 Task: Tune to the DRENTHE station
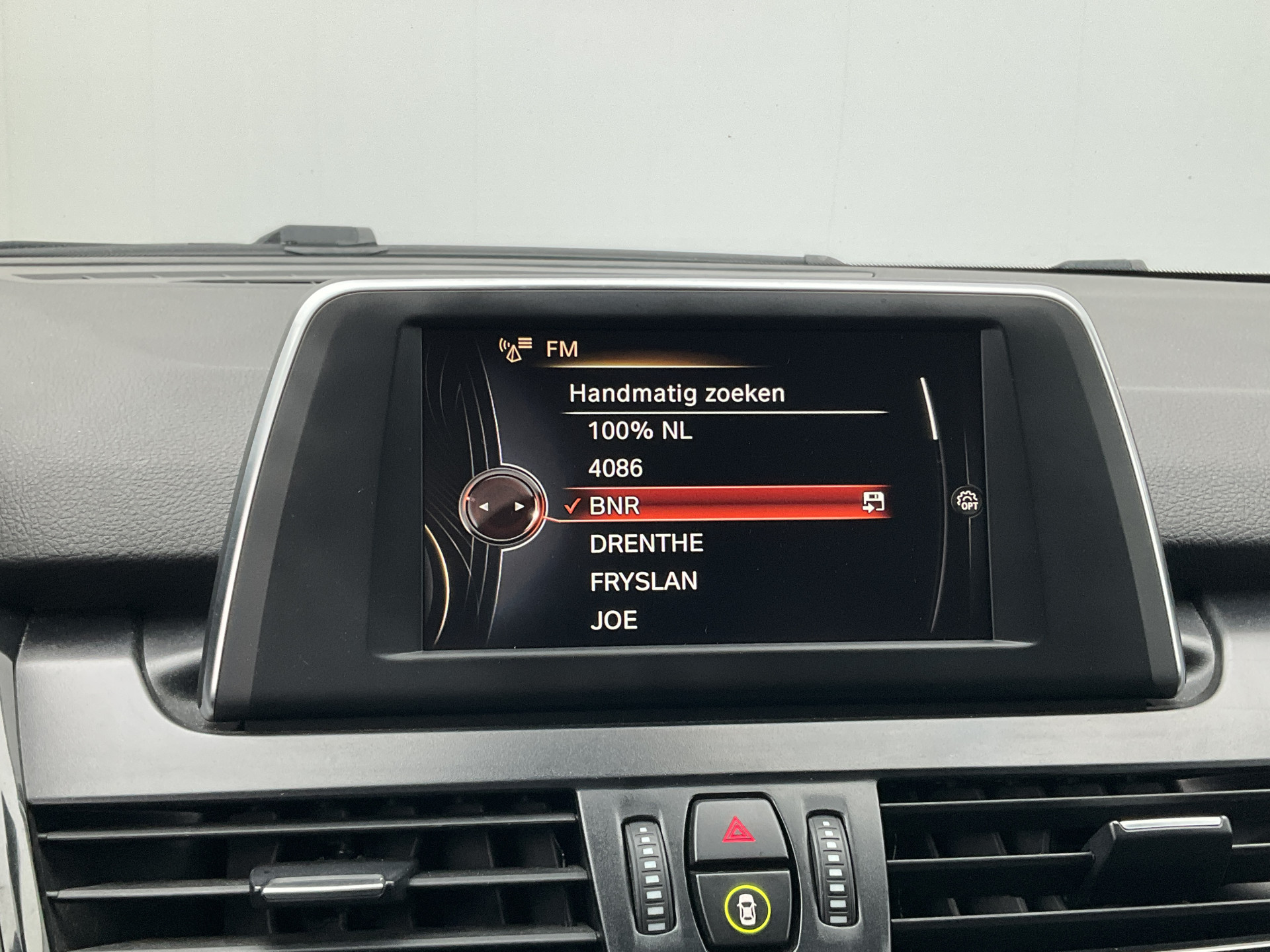pyautogui.click(x=646, y=543)
